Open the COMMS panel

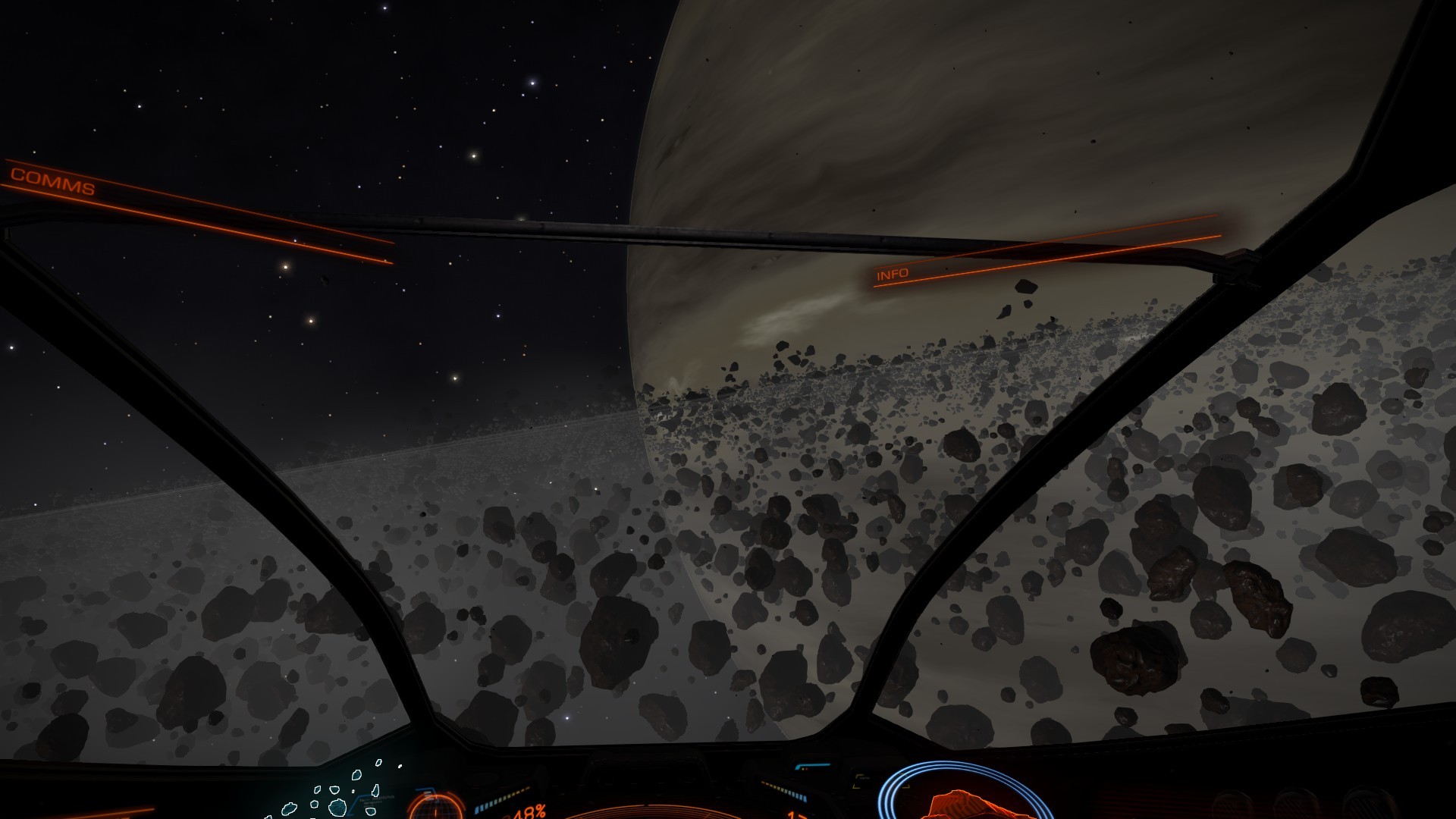click(x=52, y=182)
